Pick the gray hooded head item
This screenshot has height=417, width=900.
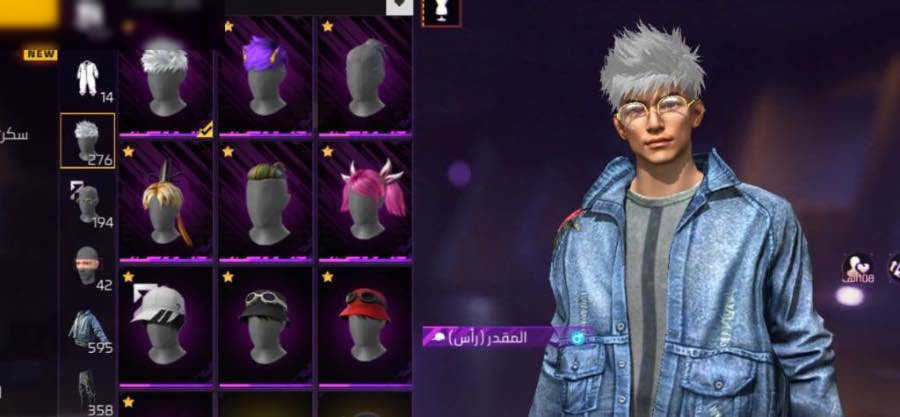tap(365, 78)
